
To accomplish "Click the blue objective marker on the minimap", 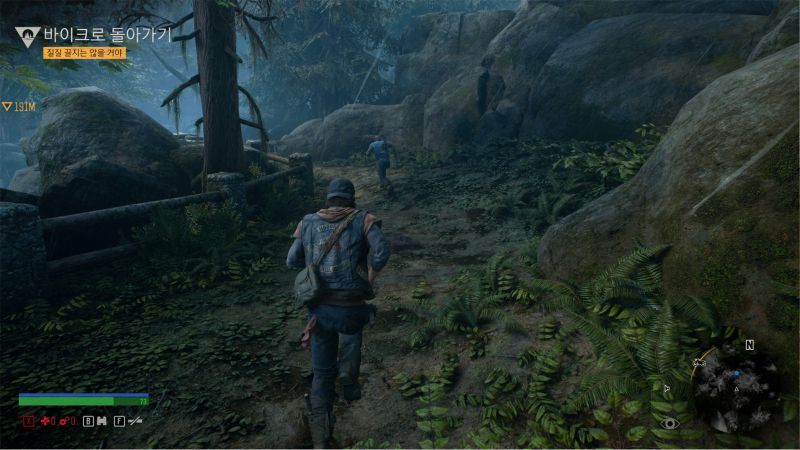I will tap(738, 372).
